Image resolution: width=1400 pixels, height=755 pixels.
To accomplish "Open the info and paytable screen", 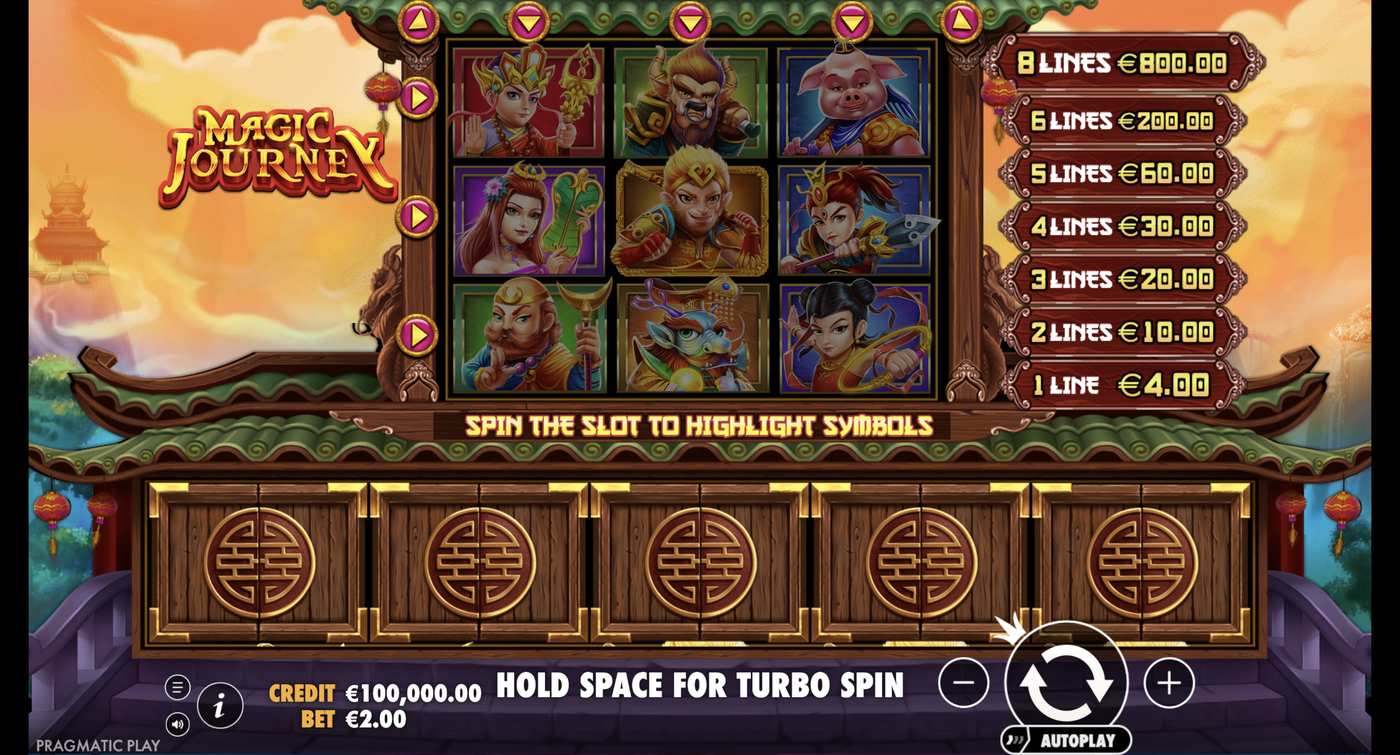I will coord(219,703).
